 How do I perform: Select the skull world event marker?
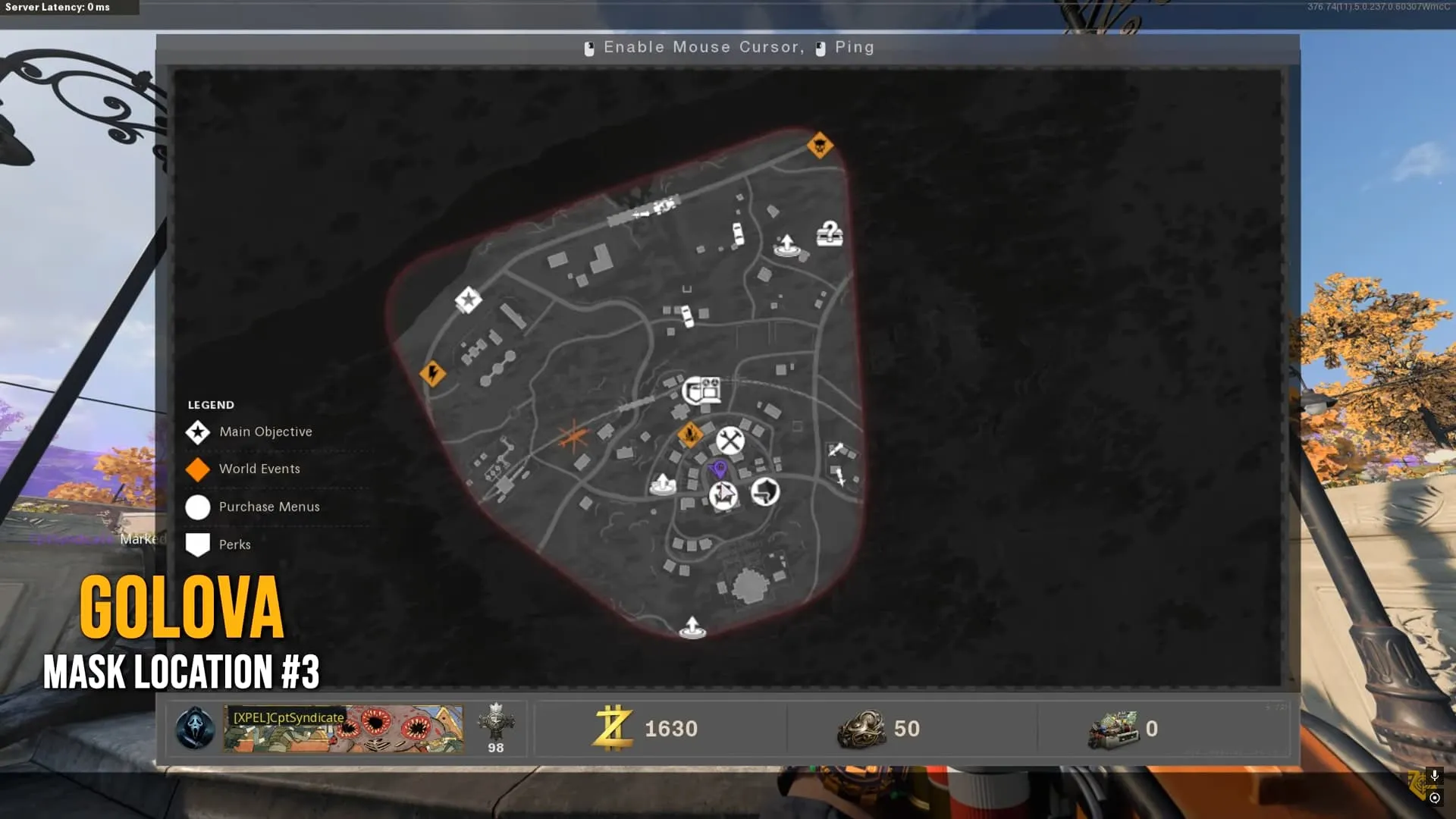tap(820, 145)
